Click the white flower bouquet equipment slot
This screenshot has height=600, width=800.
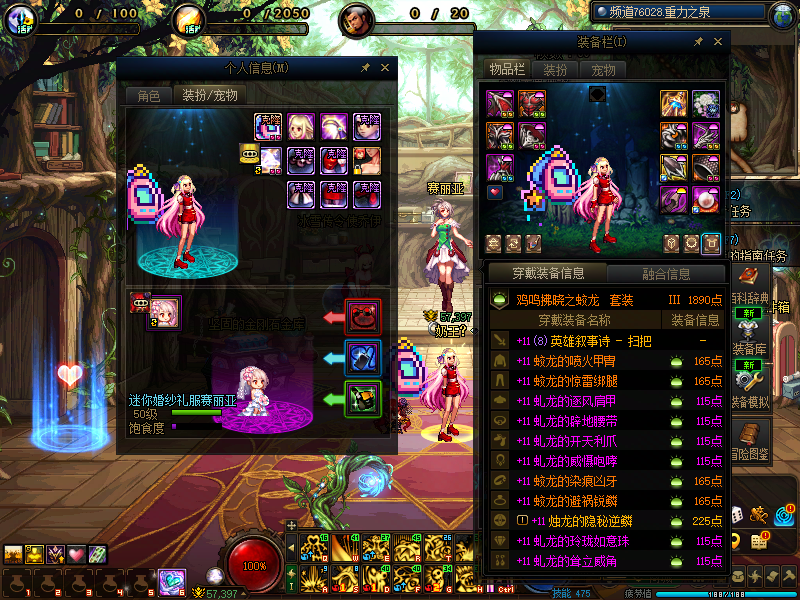(705, 104)
